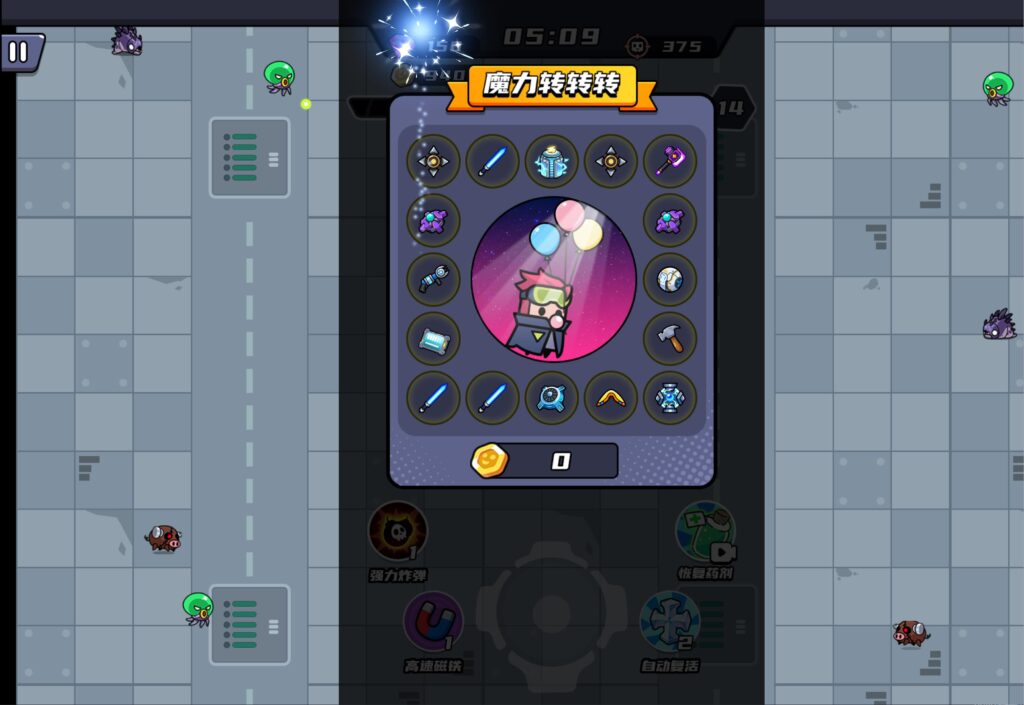Click the balloon character portrait in the wheel
The image size is (1024, 705).
point(553,280)
